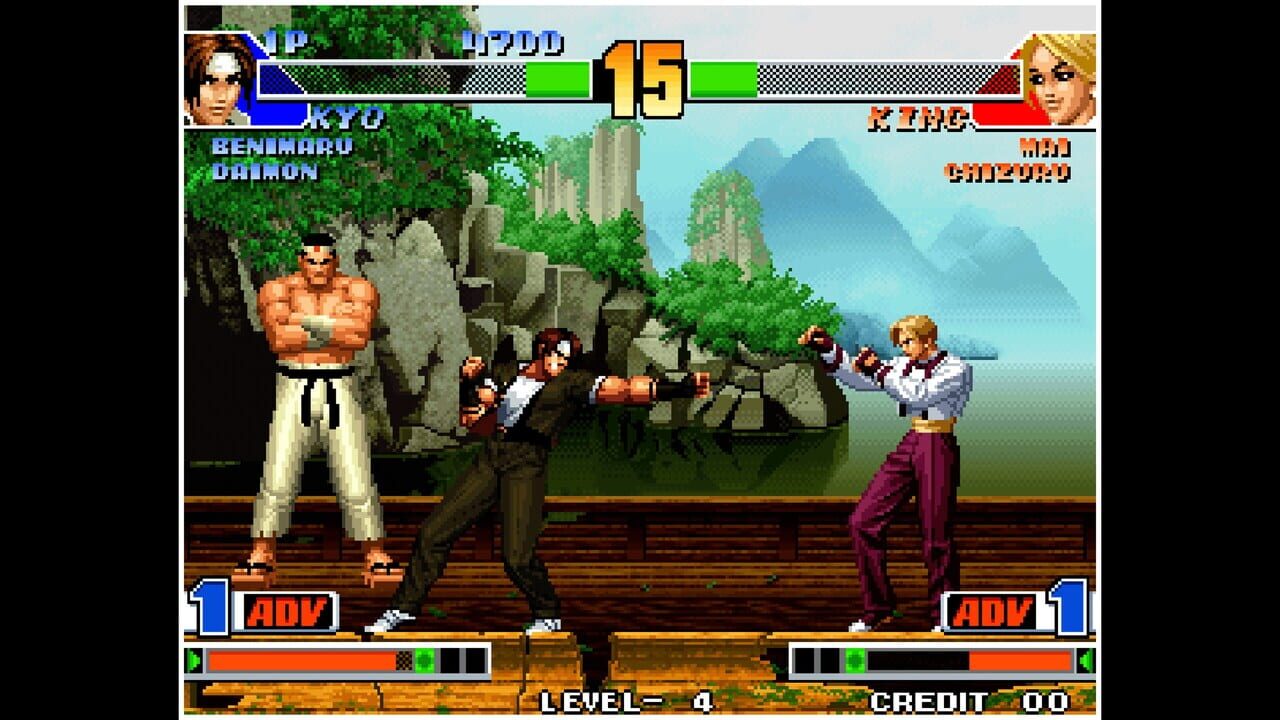This screenshot has width=1280, height=720.
Task: Click the round stock indicator on left gauge
Action: pyautogui.click(x=425, y=659)
